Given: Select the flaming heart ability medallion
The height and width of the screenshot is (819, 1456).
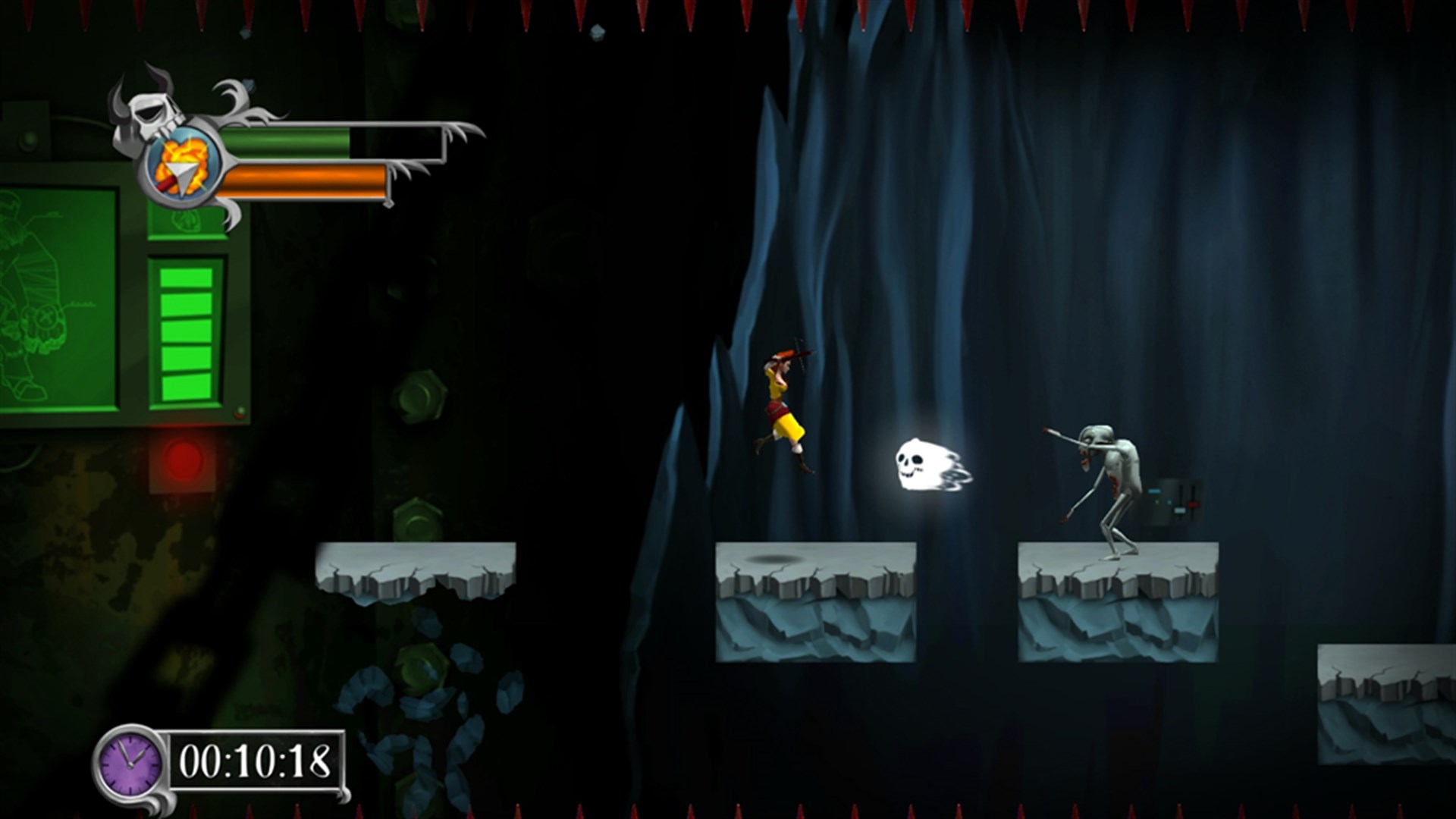Looking at the screenshot, I should point(182,165).
